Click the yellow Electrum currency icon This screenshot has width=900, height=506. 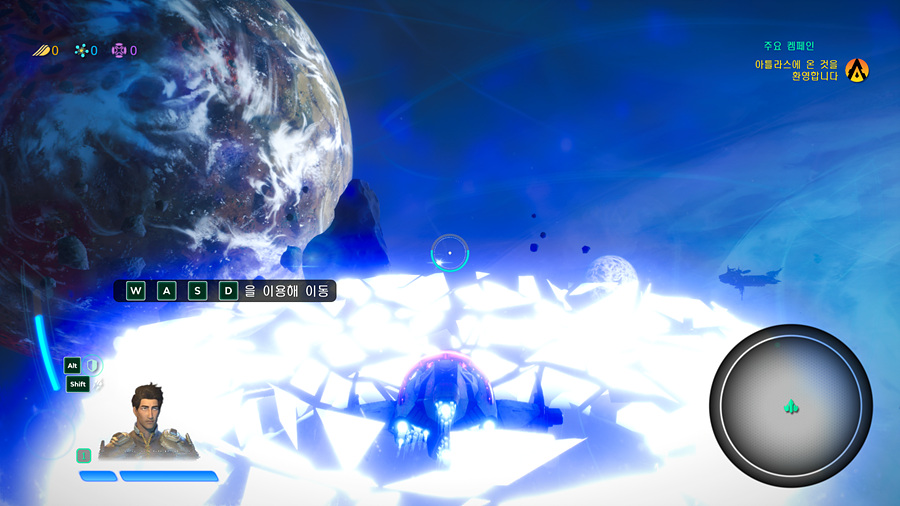[x=40, y=50]
